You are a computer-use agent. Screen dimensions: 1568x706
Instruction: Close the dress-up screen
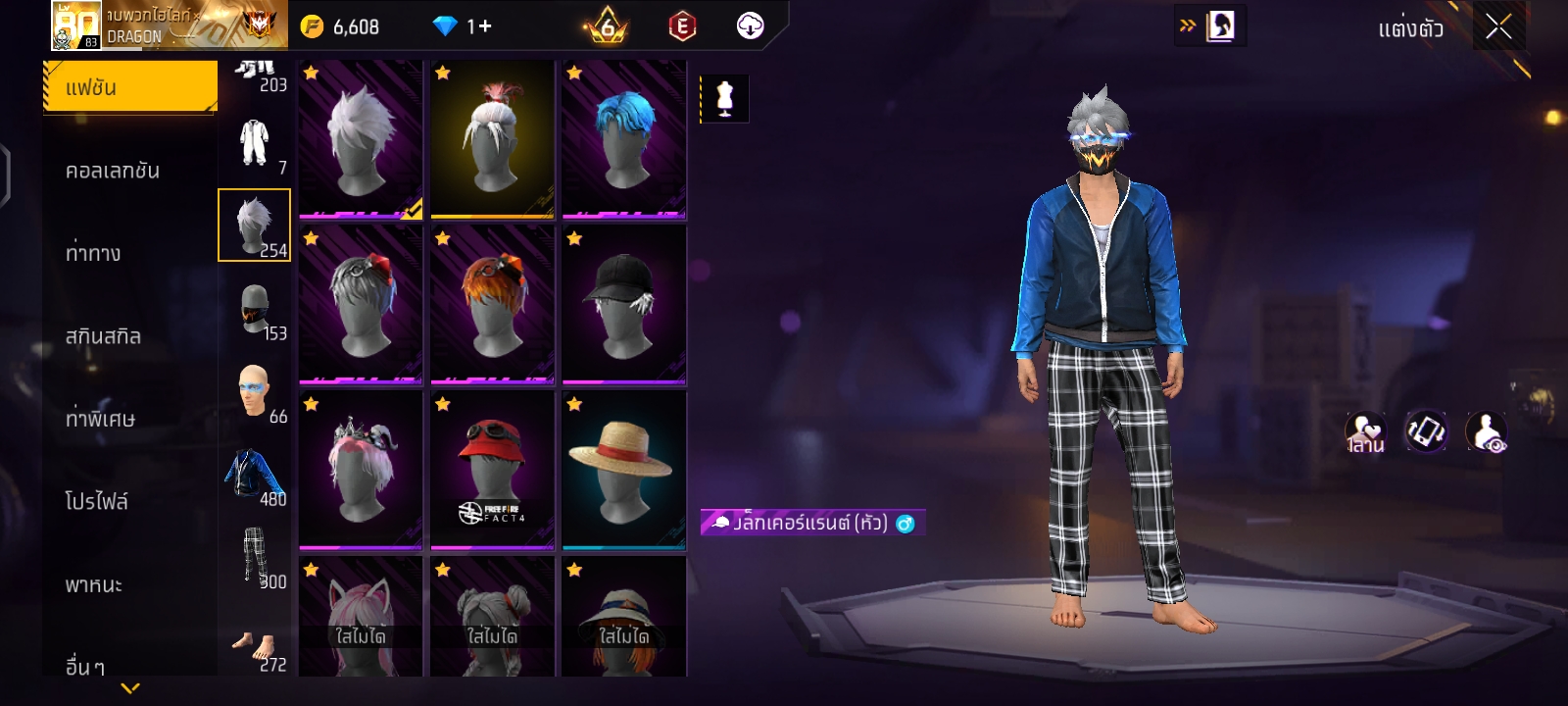tap(1498, 26)
